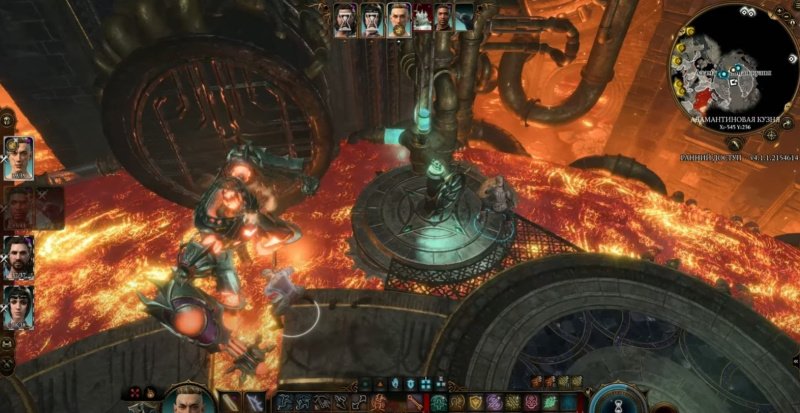Select the ranged weapon slot beside portrait
Image resolution: width=800 pixels, height=413 pixels.
pos(256,402)
